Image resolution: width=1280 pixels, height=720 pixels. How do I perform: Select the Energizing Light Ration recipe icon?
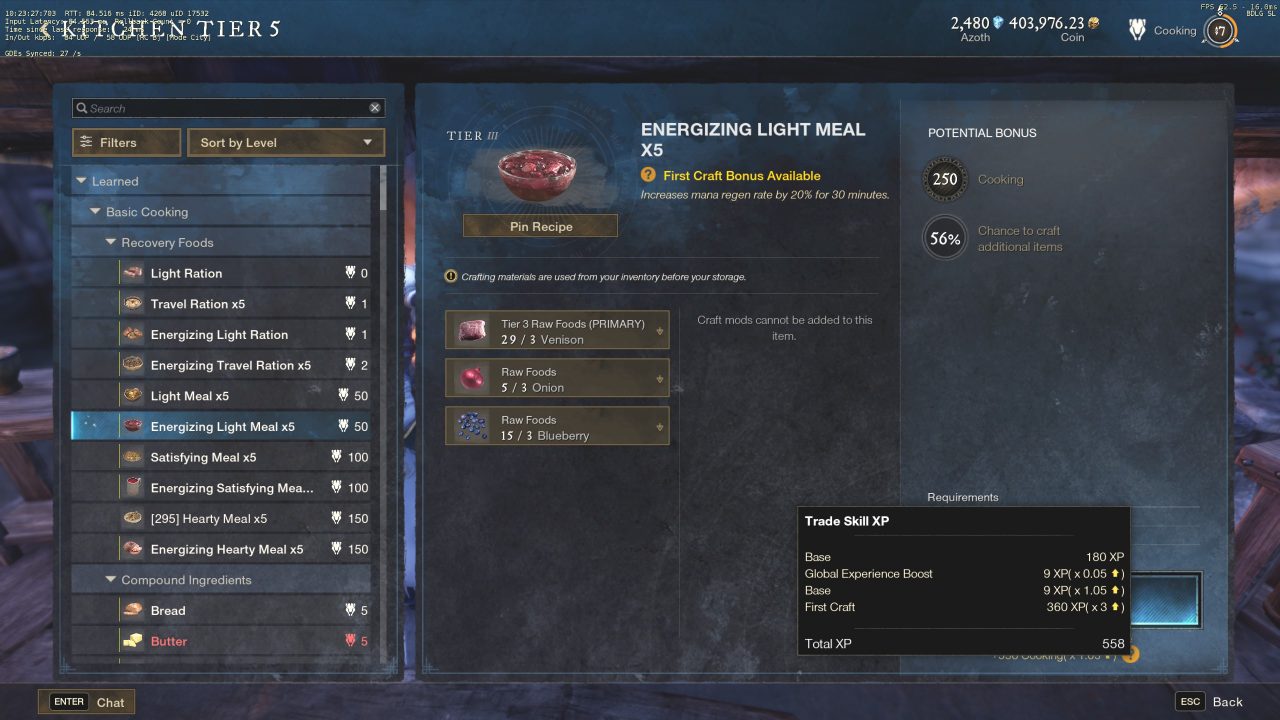(x=131, y=334)
